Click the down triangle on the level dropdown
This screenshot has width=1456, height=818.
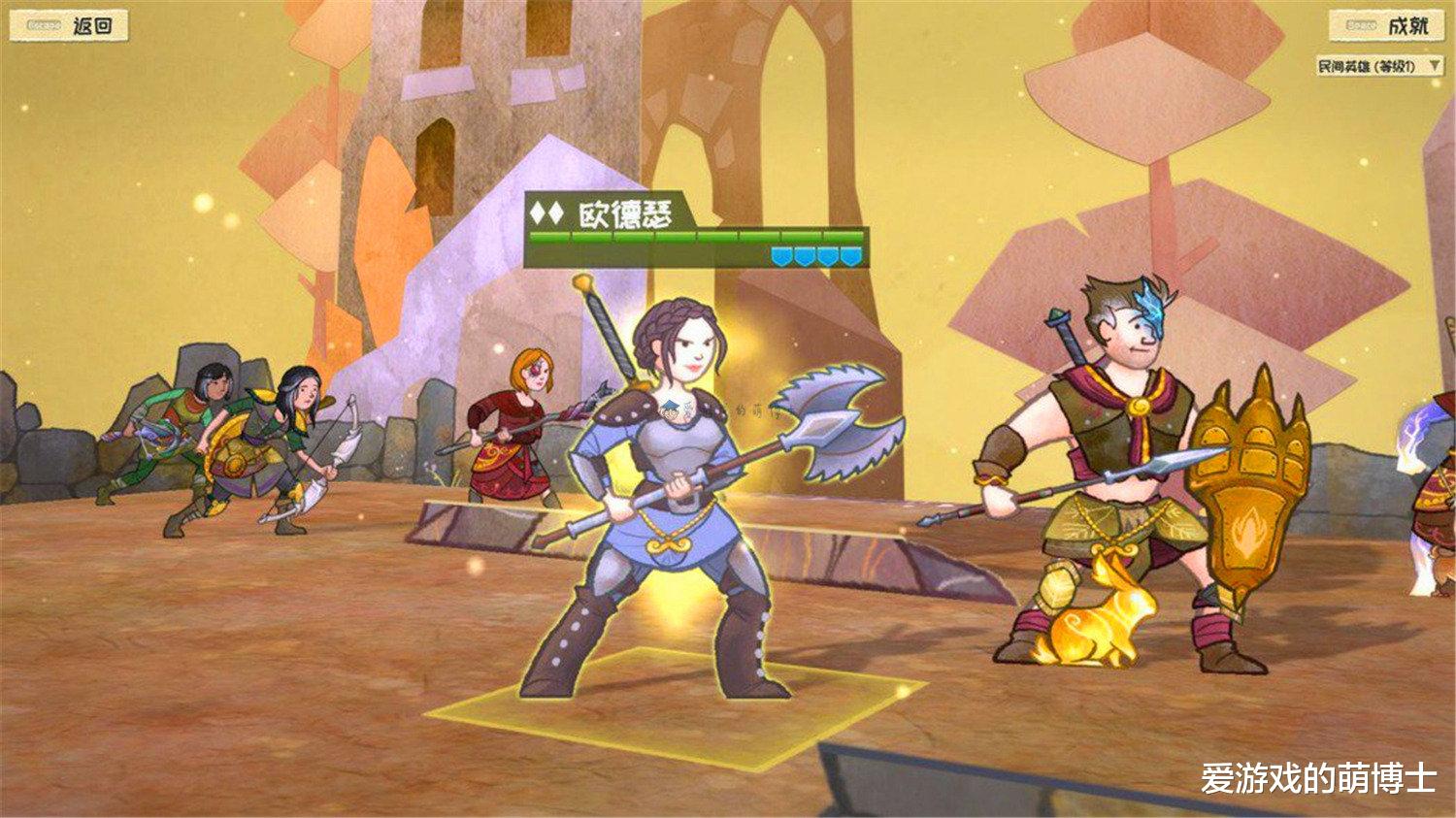click(x=1436, y=66)
